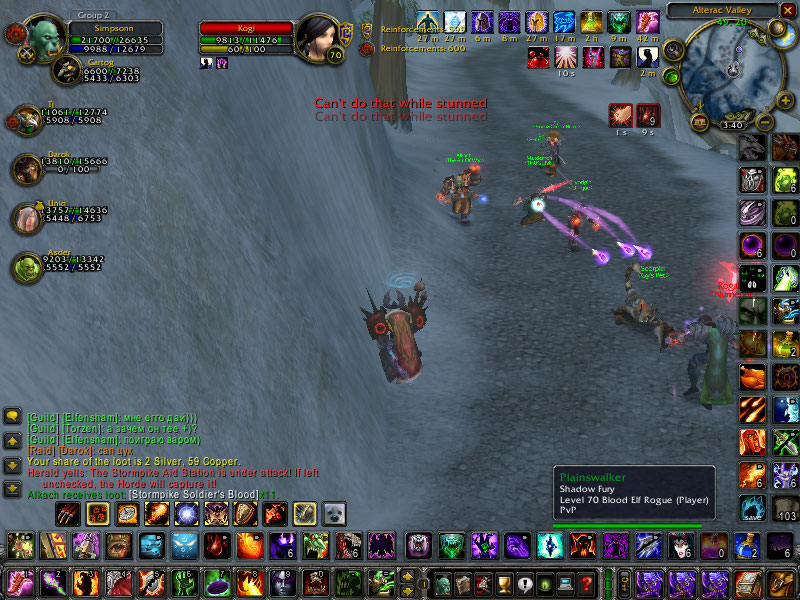
Task: Activate the number 103 action slot
Action: (x=785, y=508)
